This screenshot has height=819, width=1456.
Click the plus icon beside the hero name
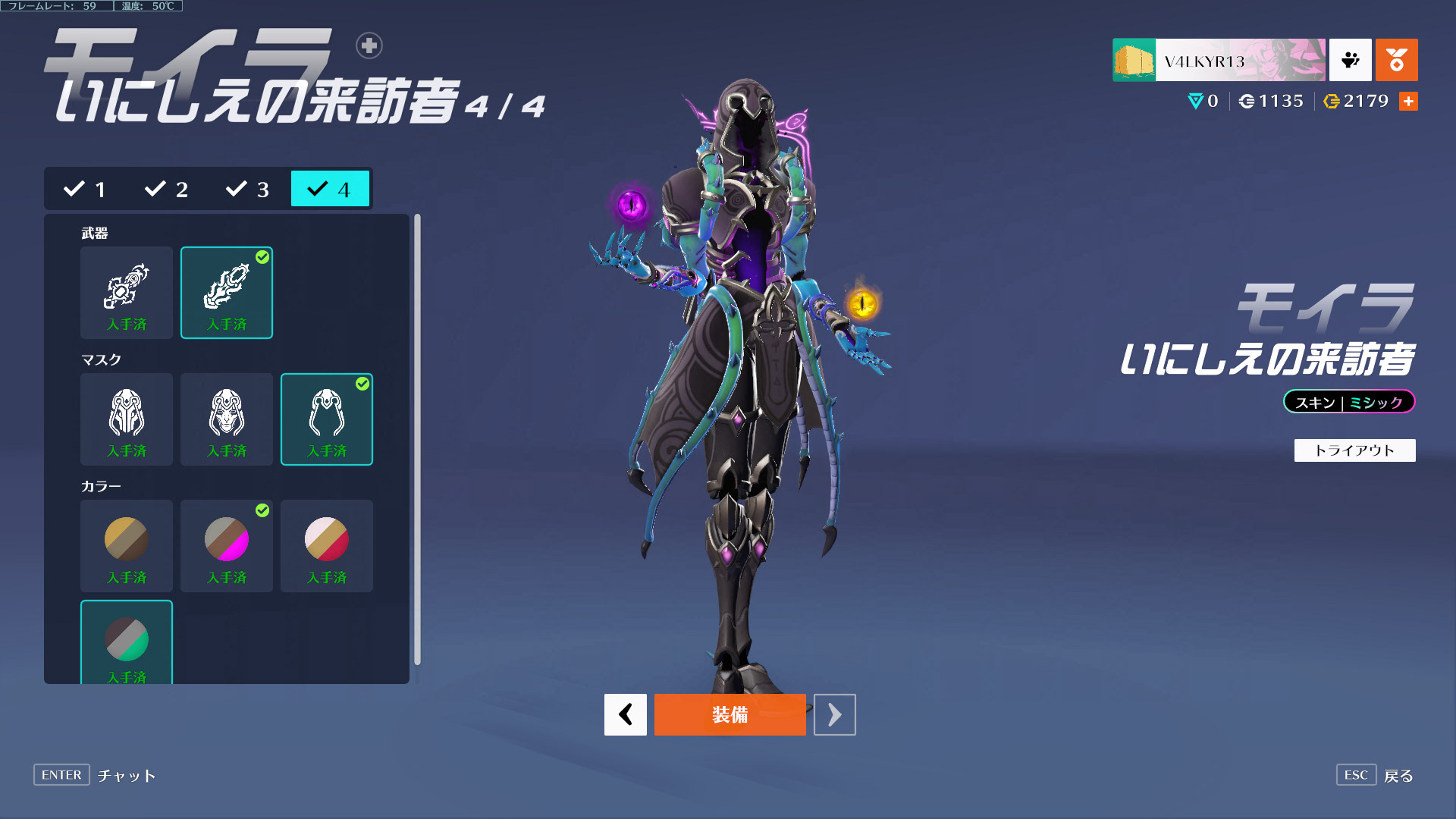tap(369, 45)
